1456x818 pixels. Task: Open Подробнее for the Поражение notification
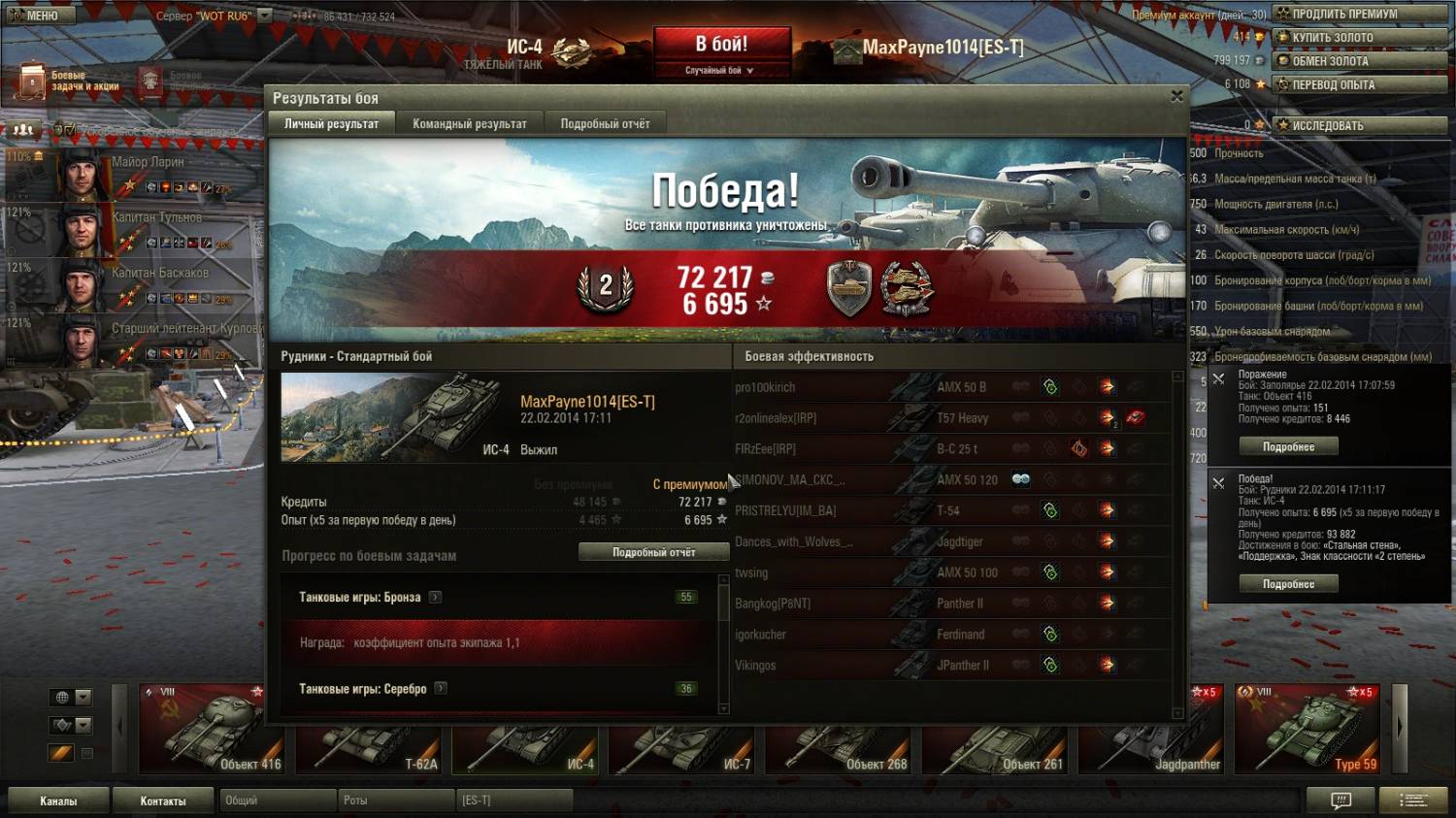(x=1288, y=447)
